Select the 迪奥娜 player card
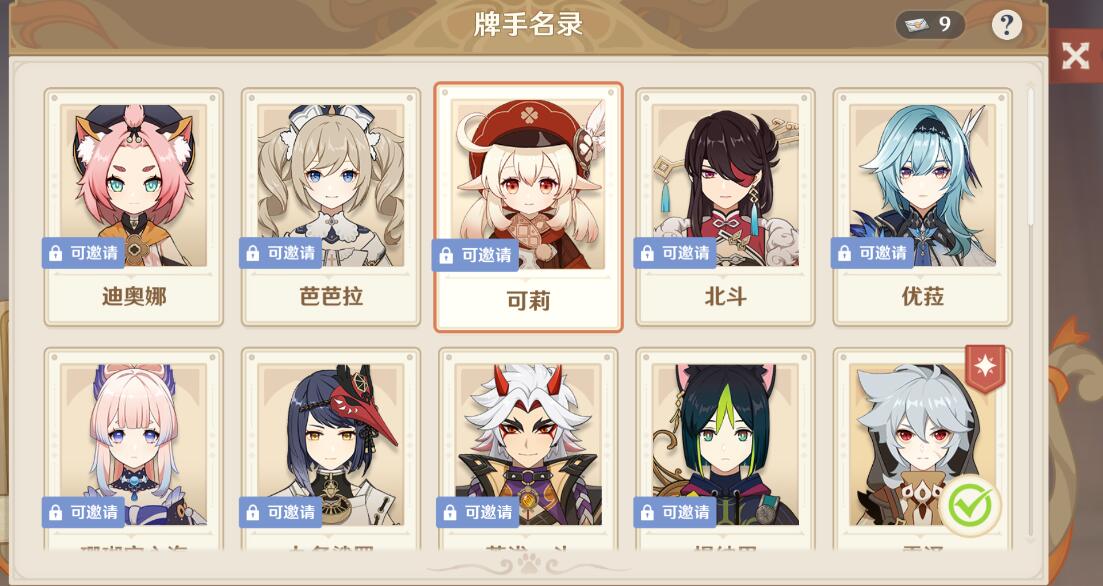 click(x=133, y=206)
